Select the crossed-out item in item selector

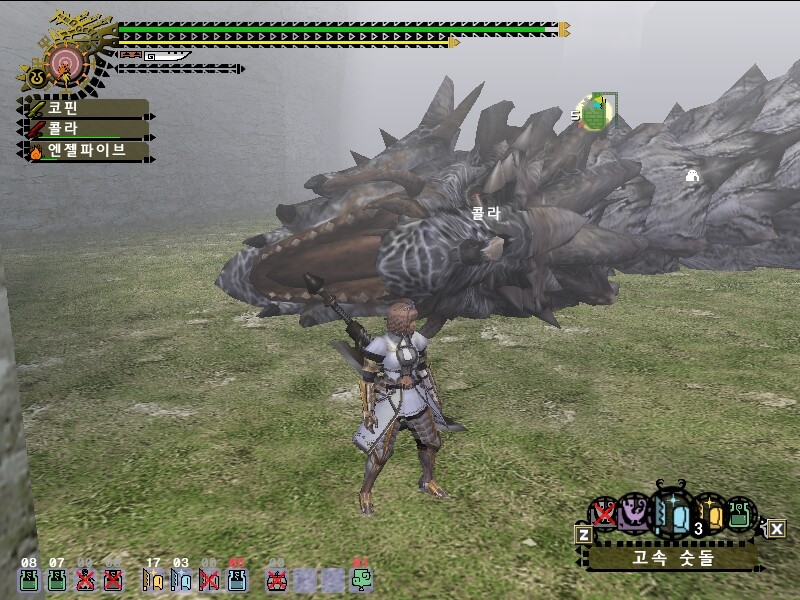click(603, 514)
